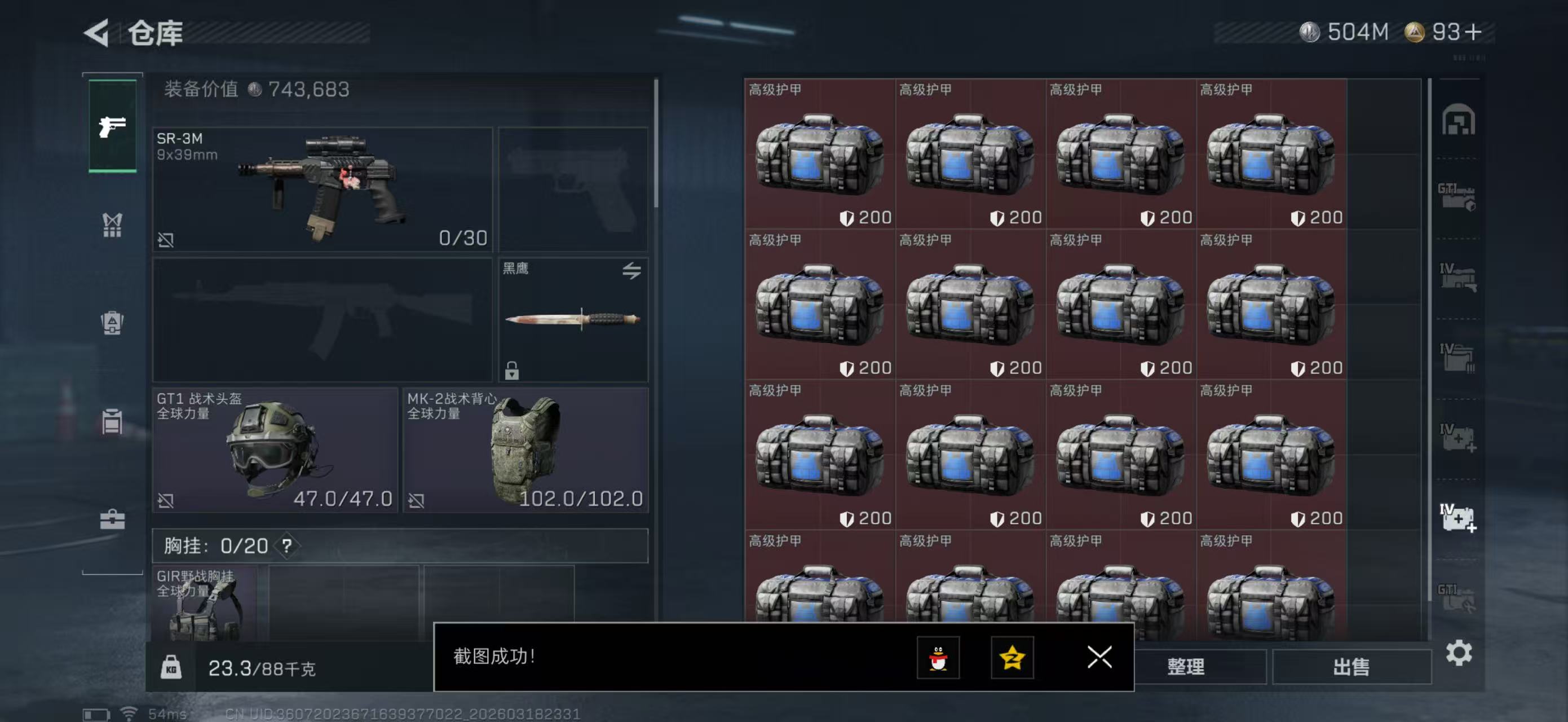Open the SR-3M weapon slot

[x=322, y=189]
